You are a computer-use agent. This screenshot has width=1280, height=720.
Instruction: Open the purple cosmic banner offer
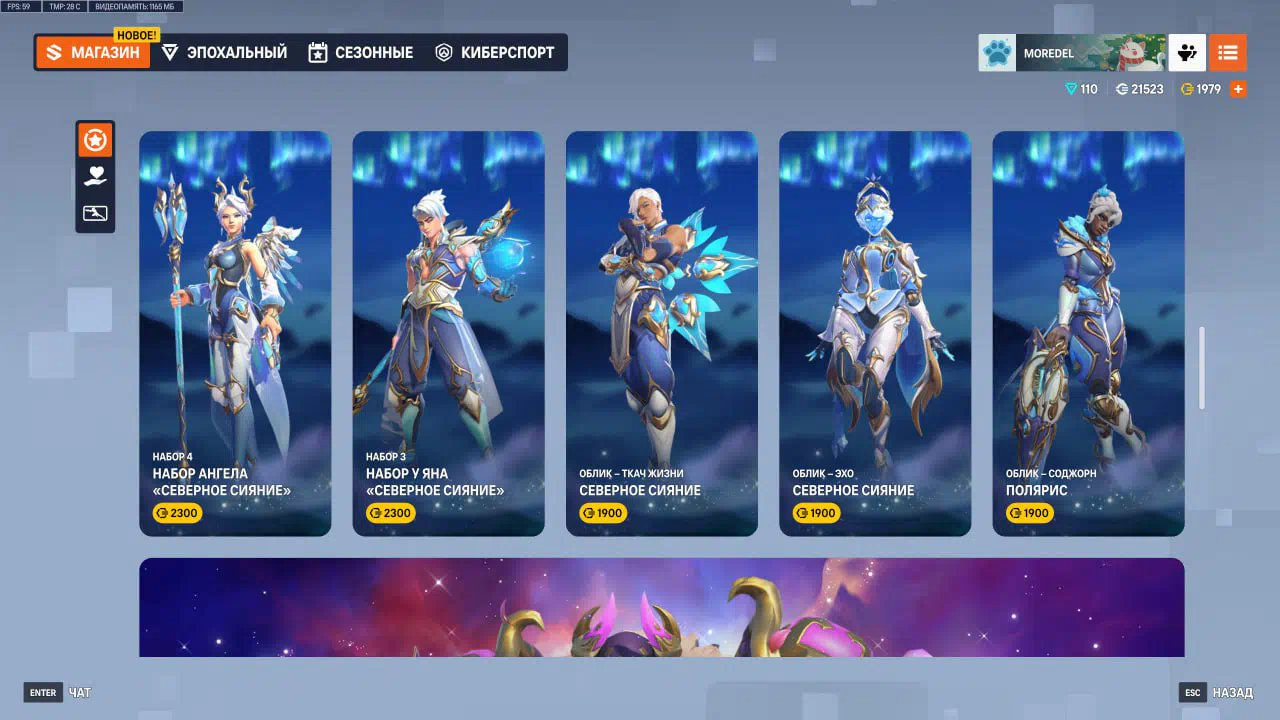point(661,607)
